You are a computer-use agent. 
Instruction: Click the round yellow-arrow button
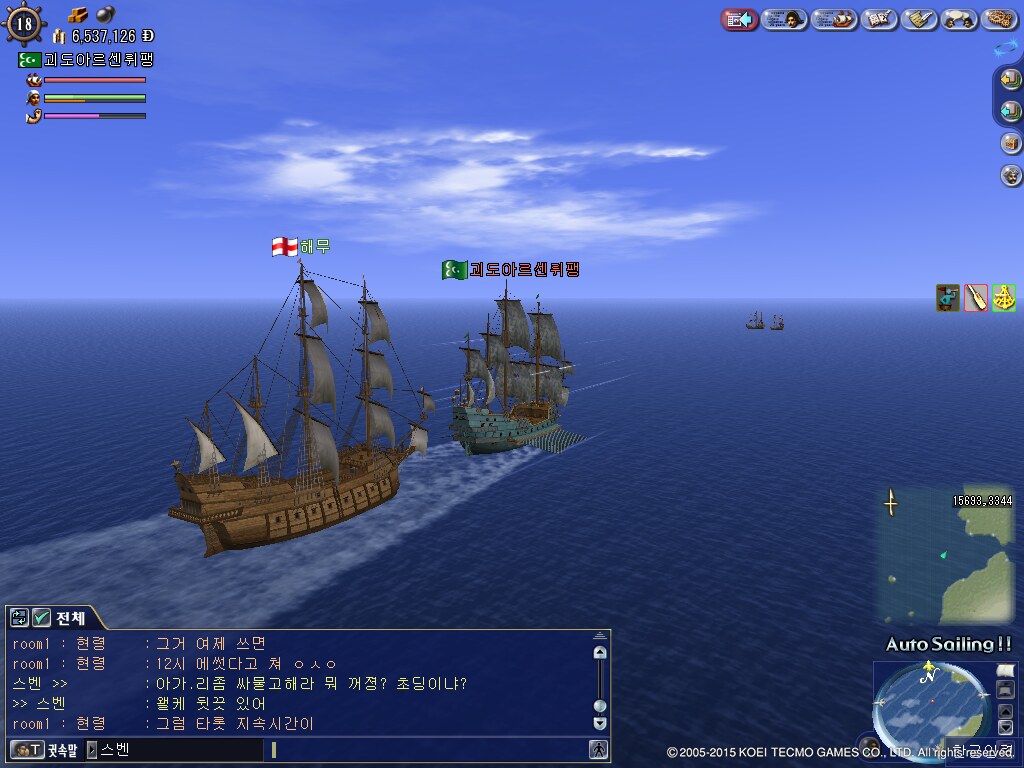pos(1011,80)
